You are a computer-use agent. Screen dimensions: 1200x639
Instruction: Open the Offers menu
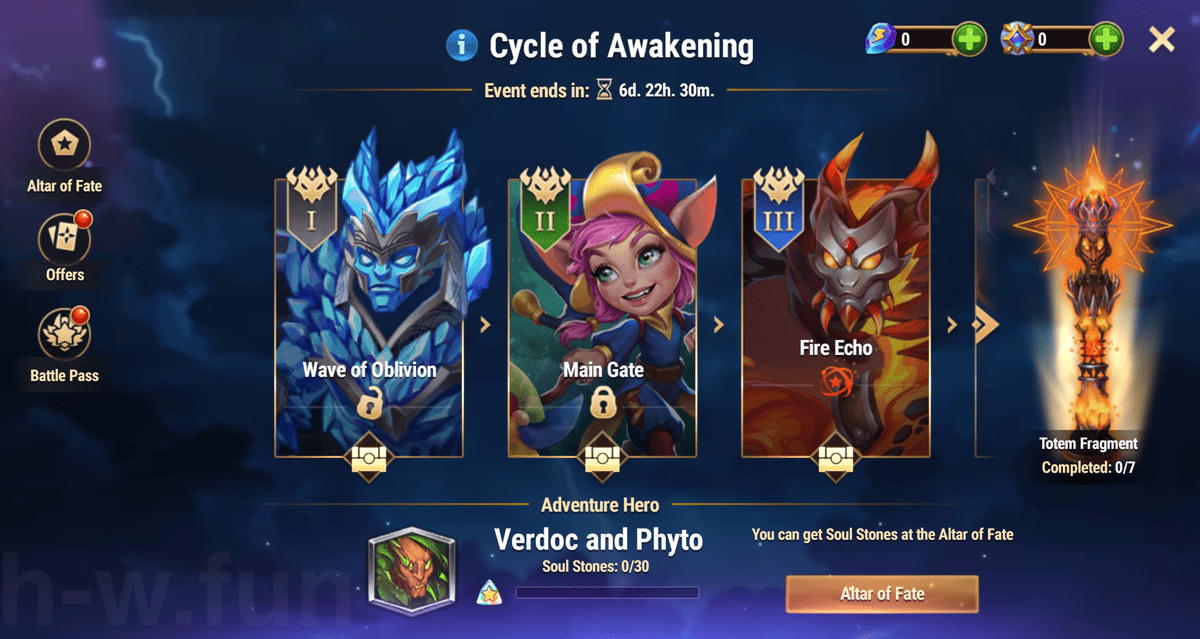pos(65,238)
